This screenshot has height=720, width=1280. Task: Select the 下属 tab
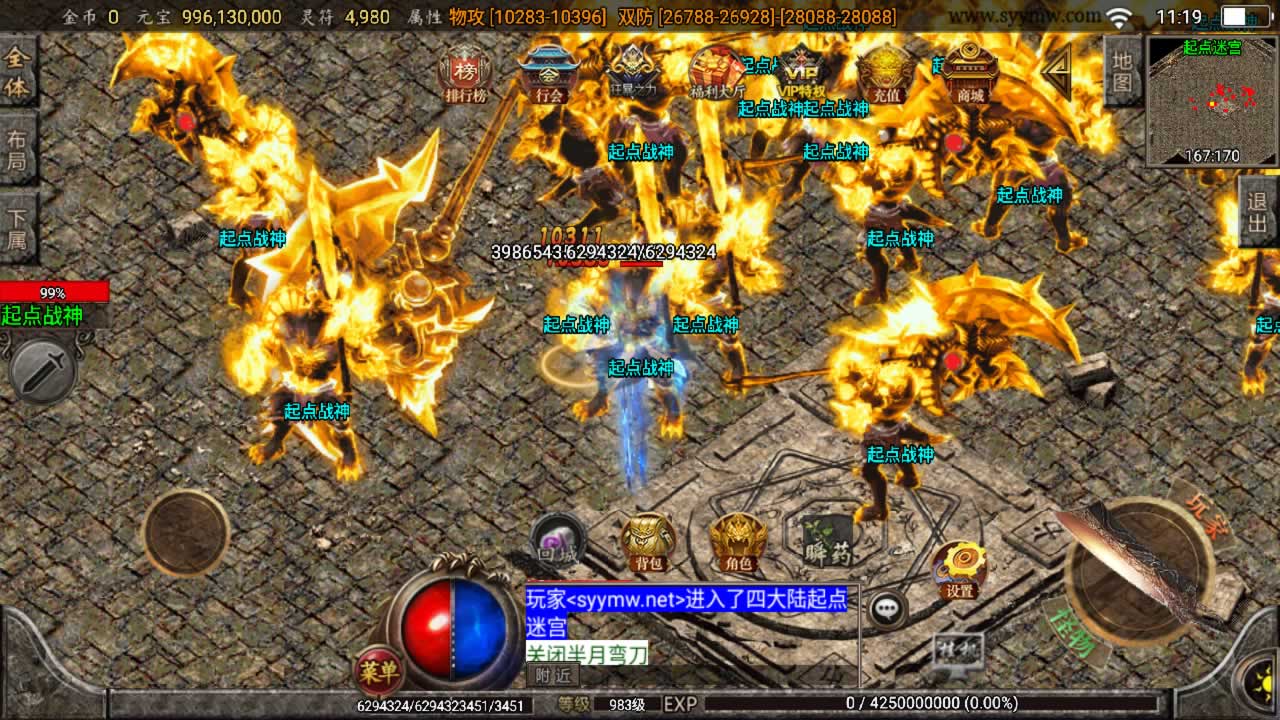(x=17, y=228)
